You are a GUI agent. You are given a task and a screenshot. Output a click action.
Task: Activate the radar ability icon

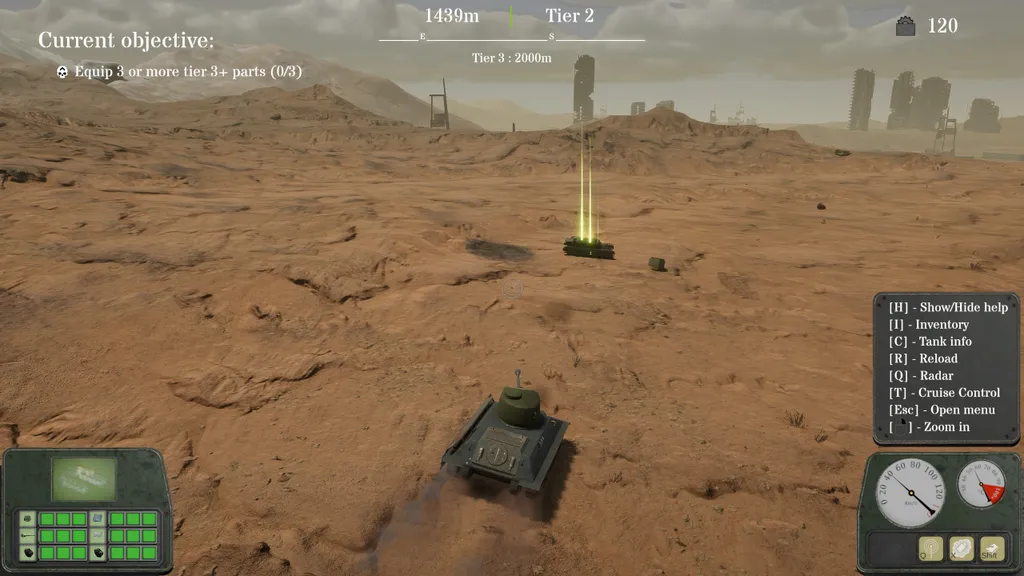pos(931,548)
